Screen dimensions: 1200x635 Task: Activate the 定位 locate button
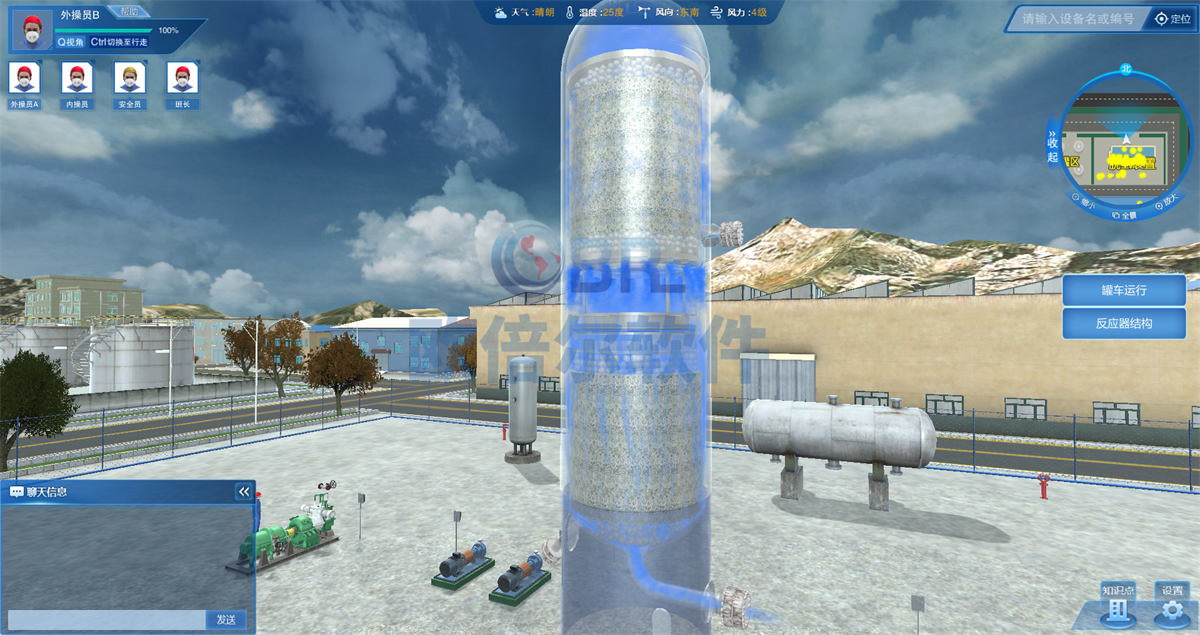pos(1174,19)
